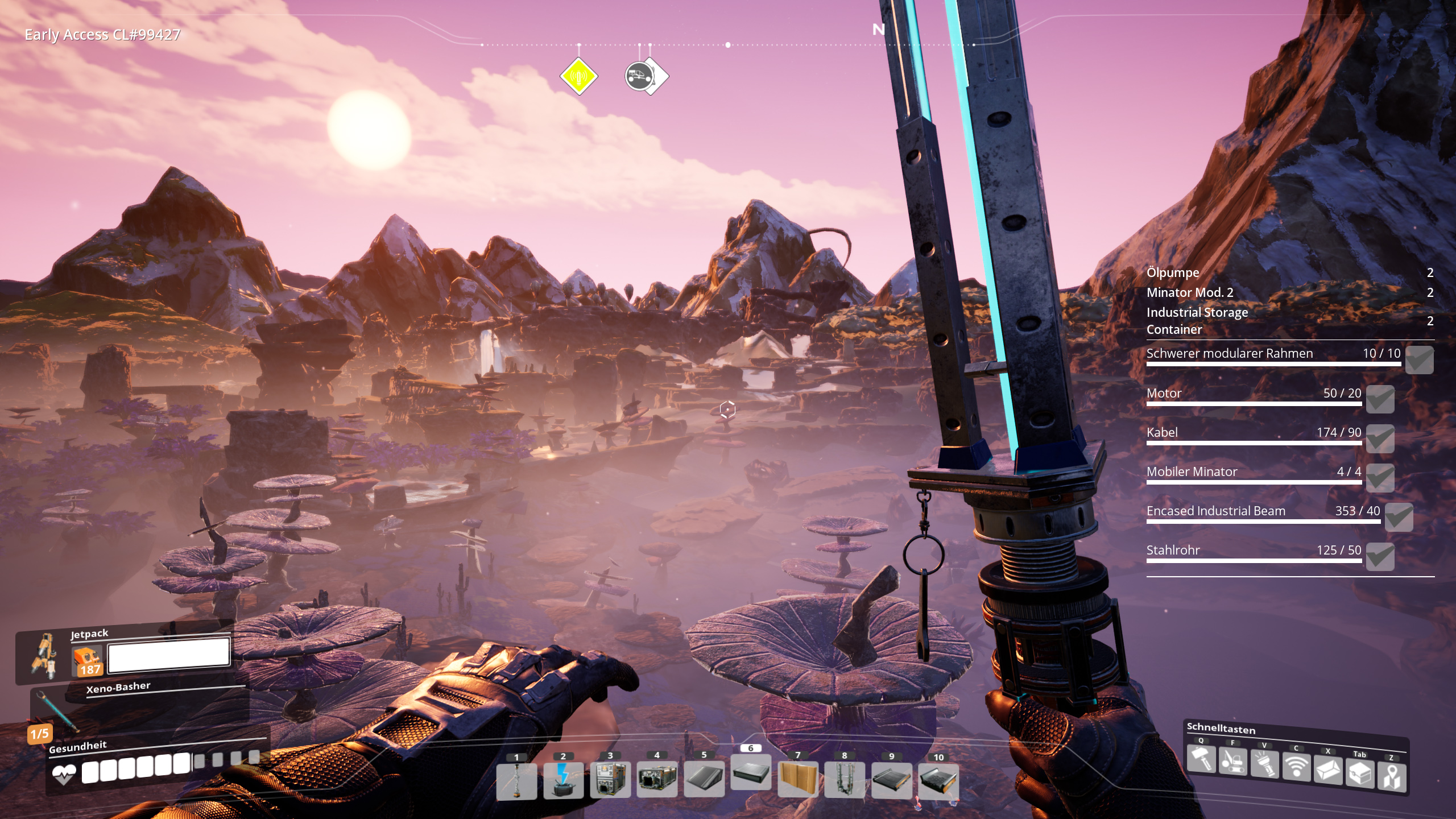Open the inventory chest icon
1456x819 pixels.
[x=1360, y=773]
